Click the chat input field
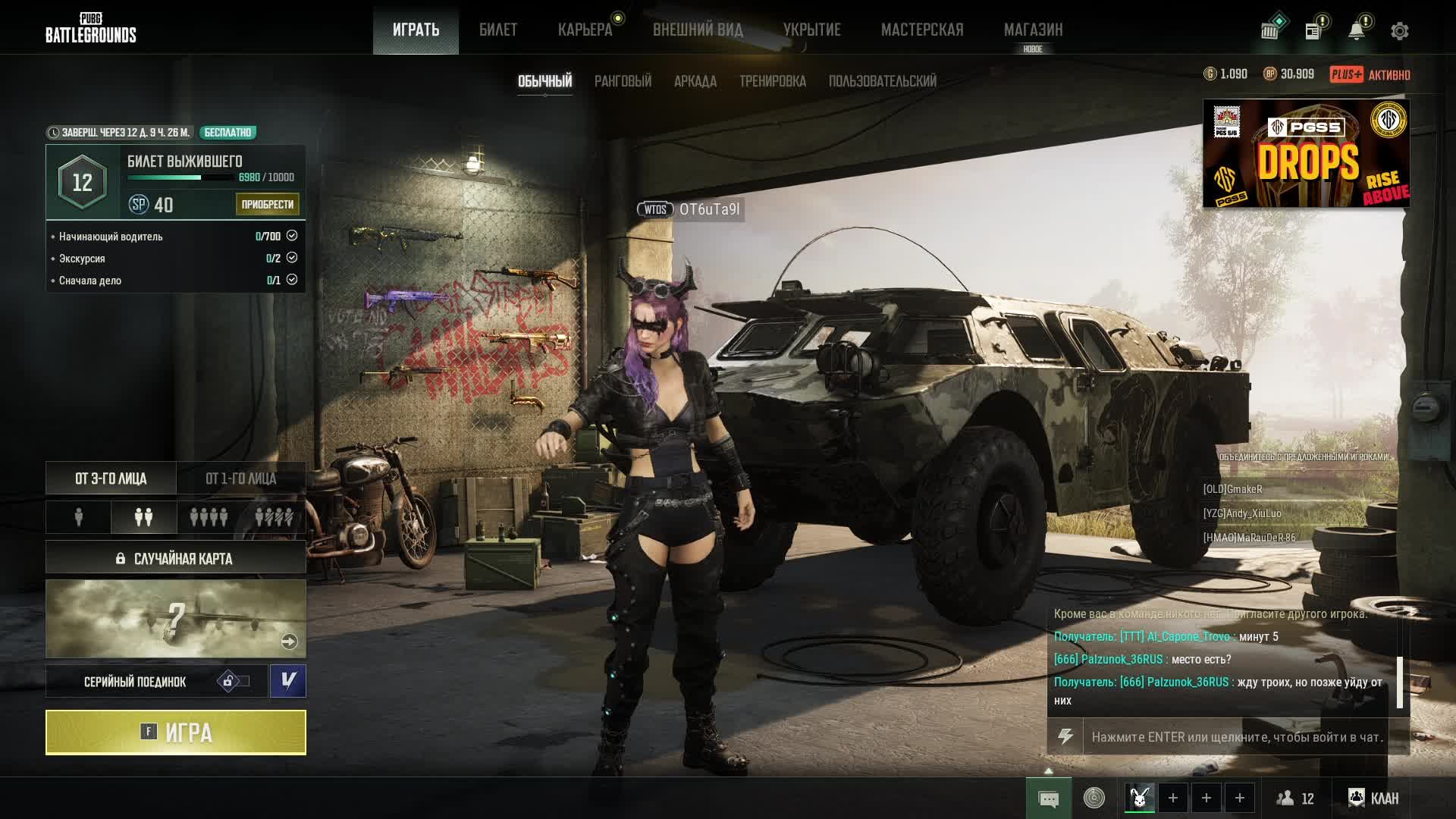The width and height of the screenshot is (1456, 819). point(1237,737)
